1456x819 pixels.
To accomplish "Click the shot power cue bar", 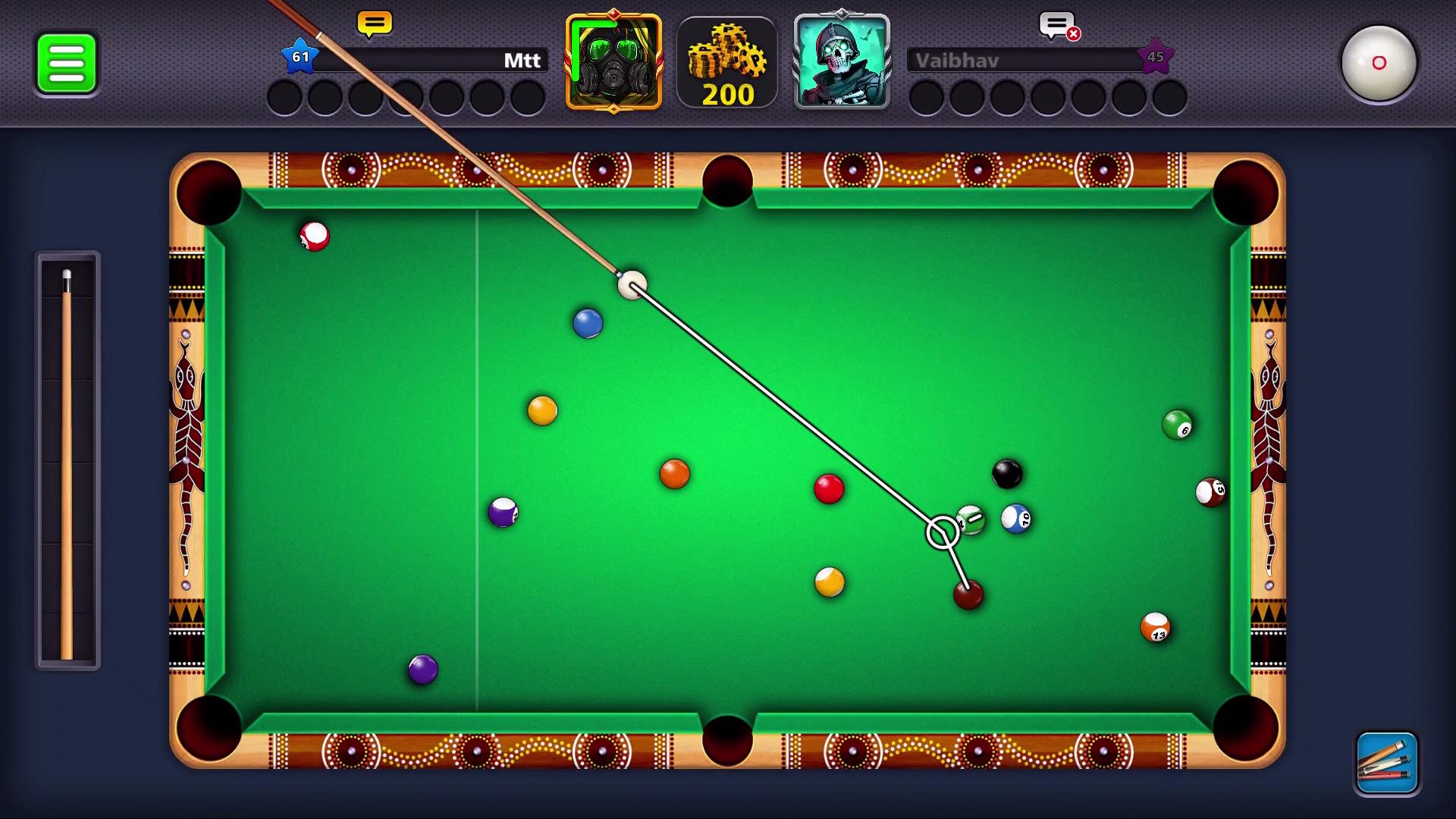I will click(67, 461).
